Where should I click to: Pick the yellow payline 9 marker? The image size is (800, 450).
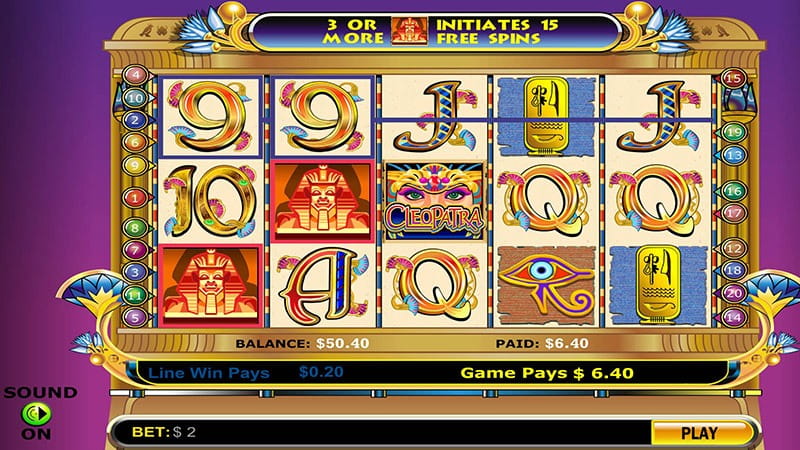pyautogui.click(x=132, y=167)
